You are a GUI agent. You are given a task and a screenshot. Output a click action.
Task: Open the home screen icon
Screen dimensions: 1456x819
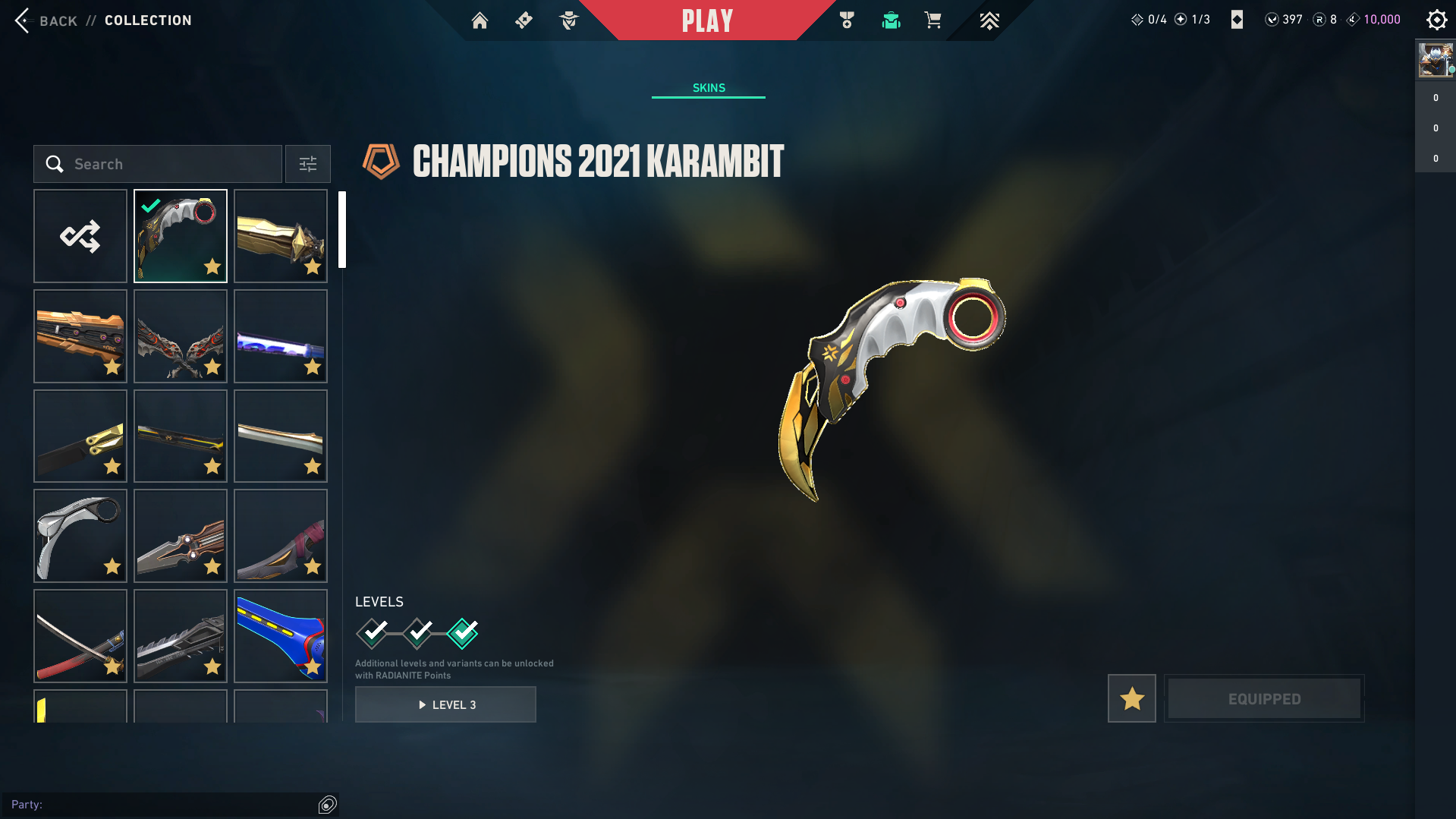(x=480, y=20)
